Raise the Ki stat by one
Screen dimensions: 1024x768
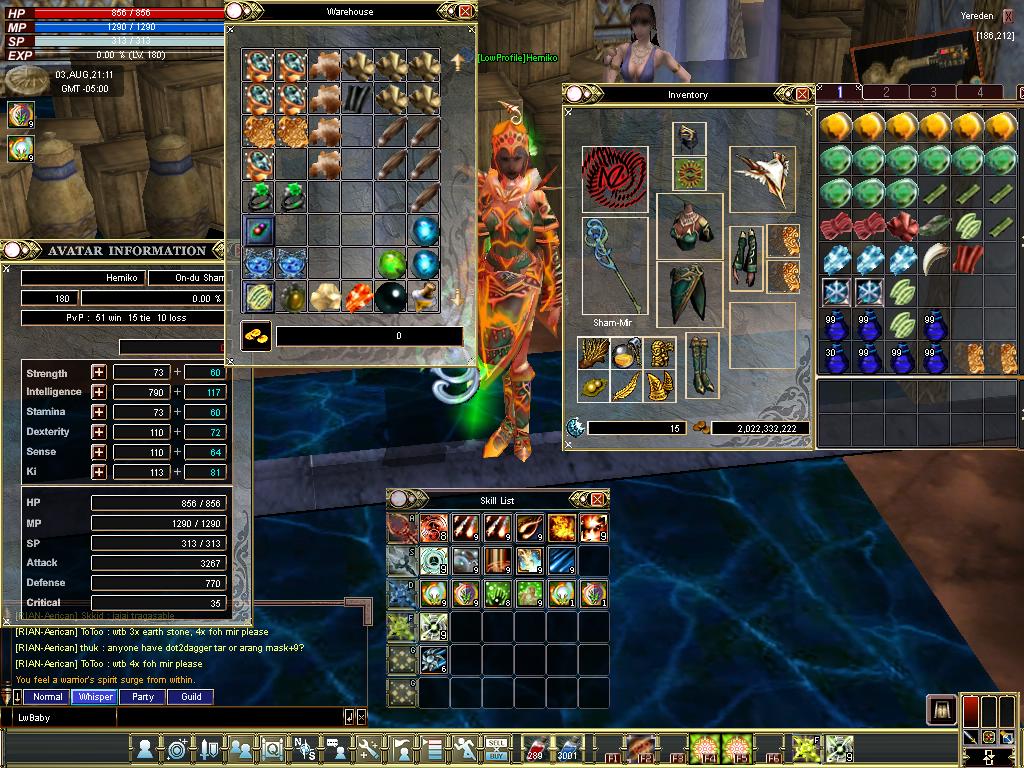pyautogui.click(x=99, y=472)
